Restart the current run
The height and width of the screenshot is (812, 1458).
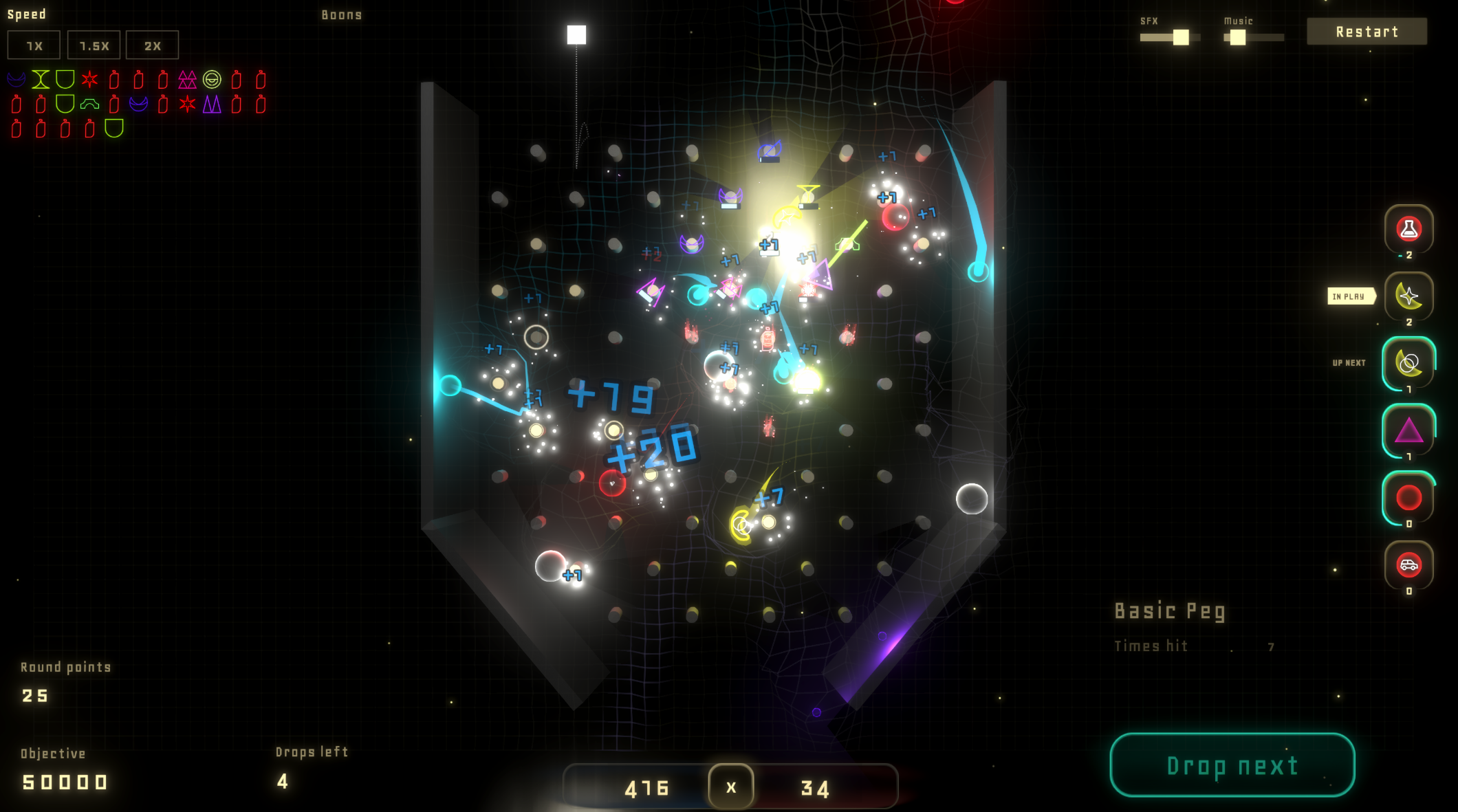pos(1367,32)
